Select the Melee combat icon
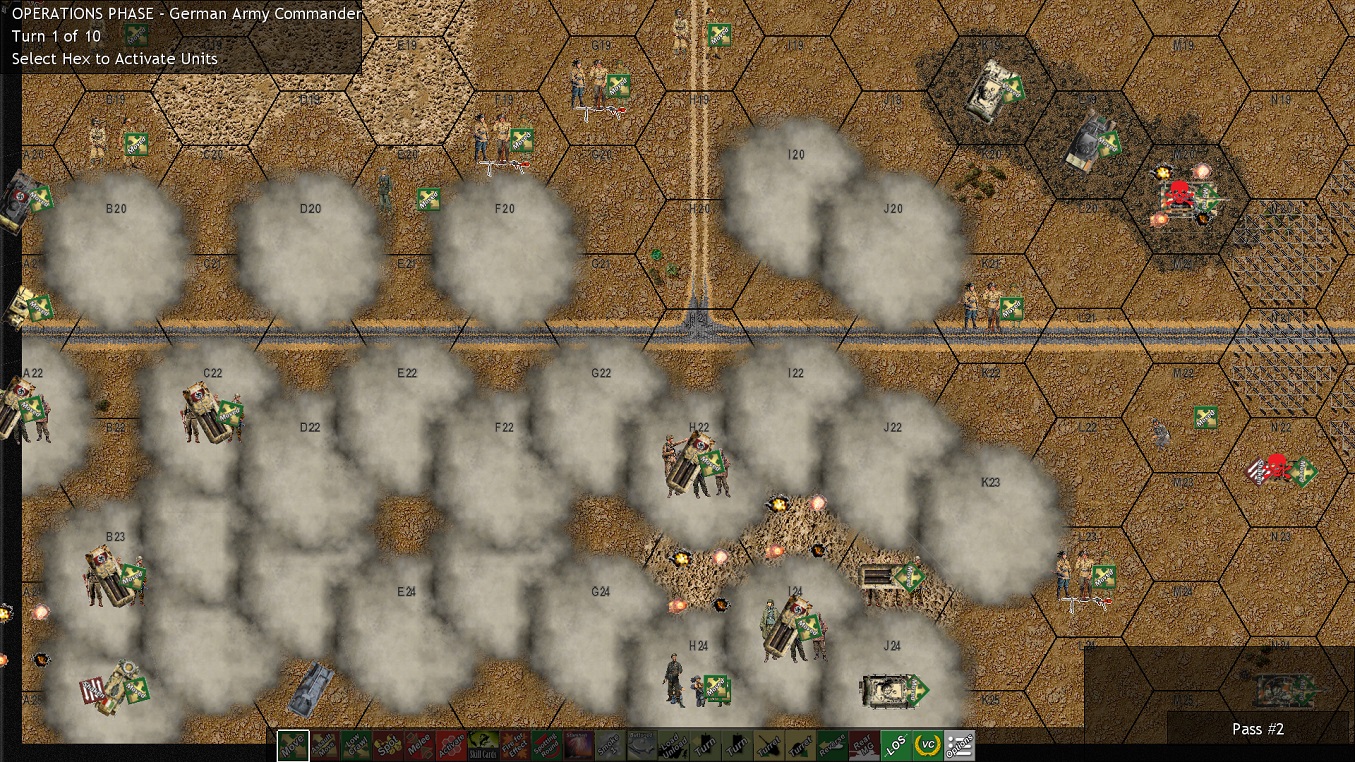 click(420, 745)
